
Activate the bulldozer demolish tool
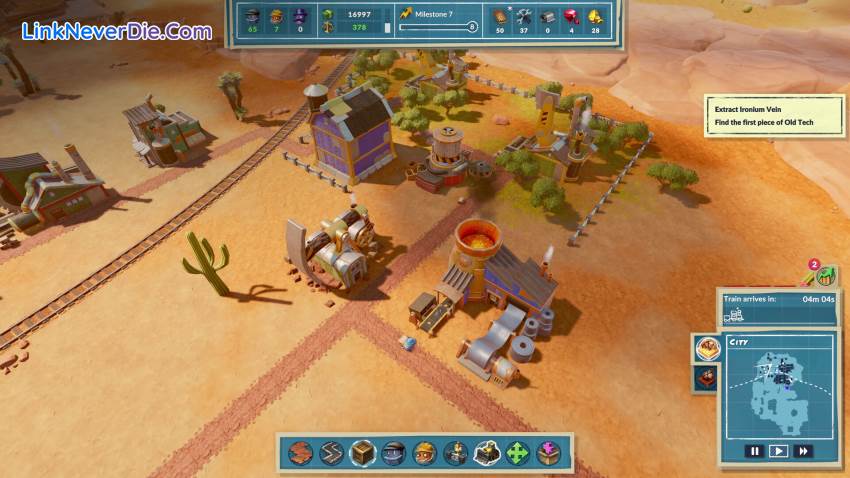click(487, 453)
